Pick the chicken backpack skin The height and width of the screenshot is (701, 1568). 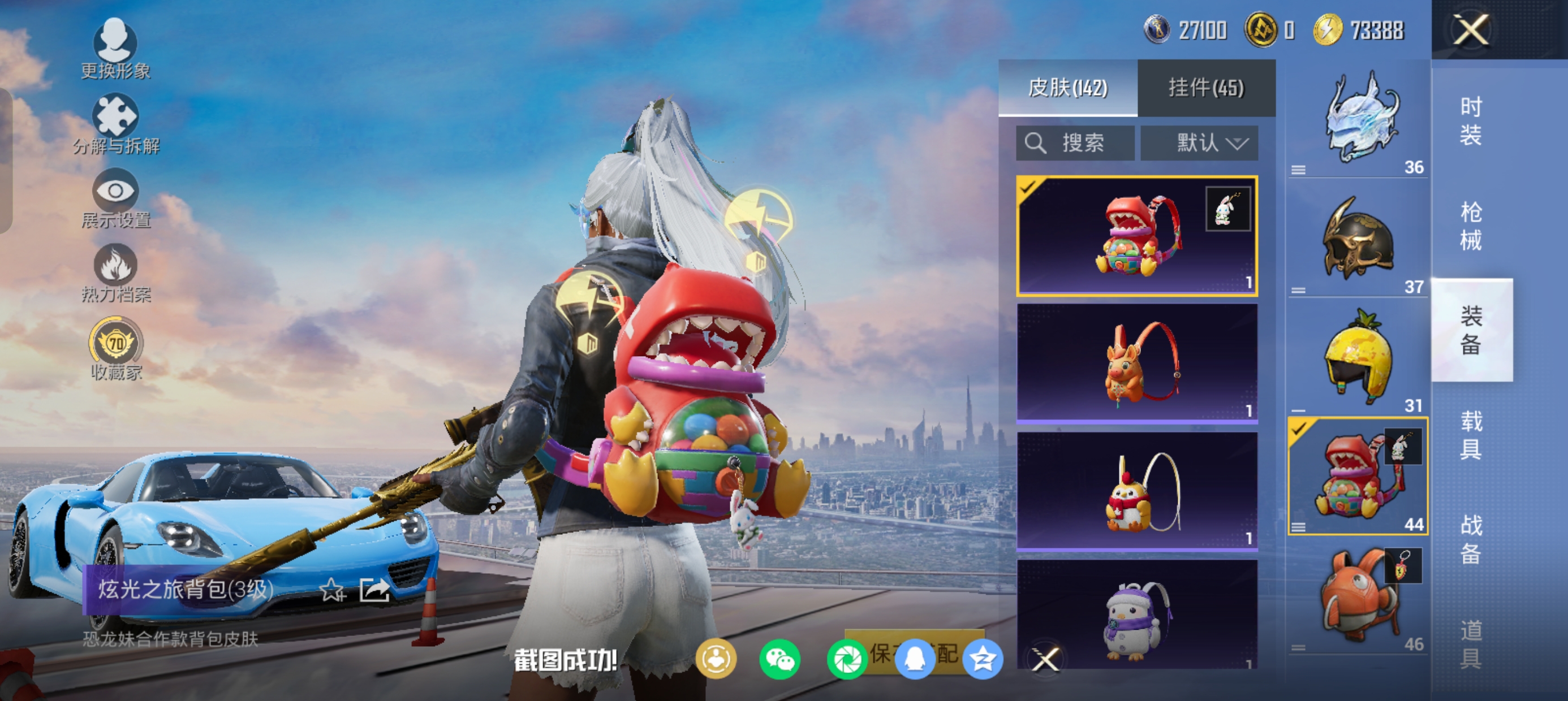(x=1136, y=491)
